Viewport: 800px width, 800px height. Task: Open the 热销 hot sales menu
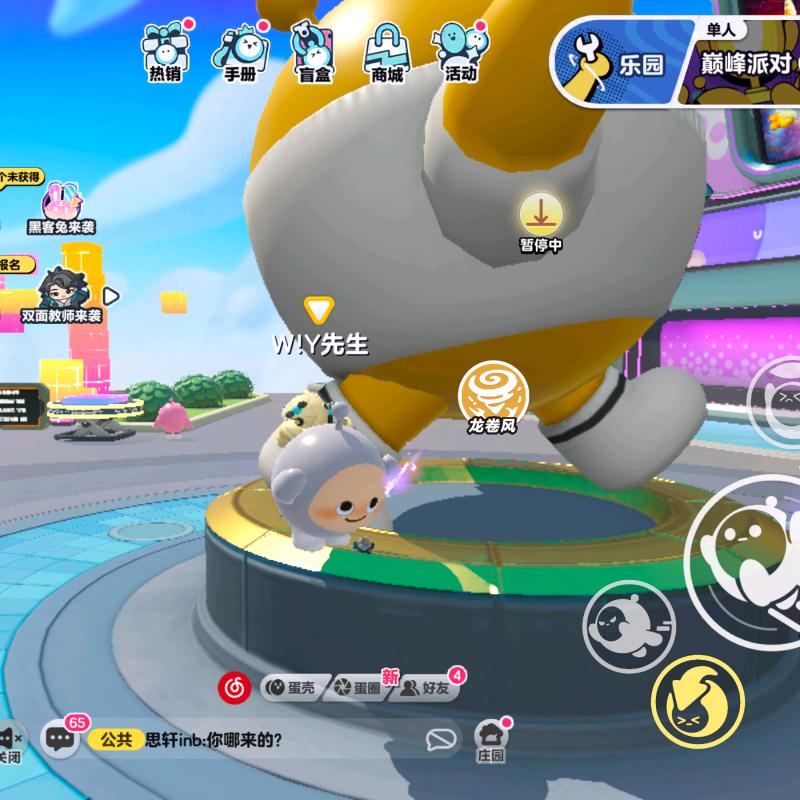(164, 52)
